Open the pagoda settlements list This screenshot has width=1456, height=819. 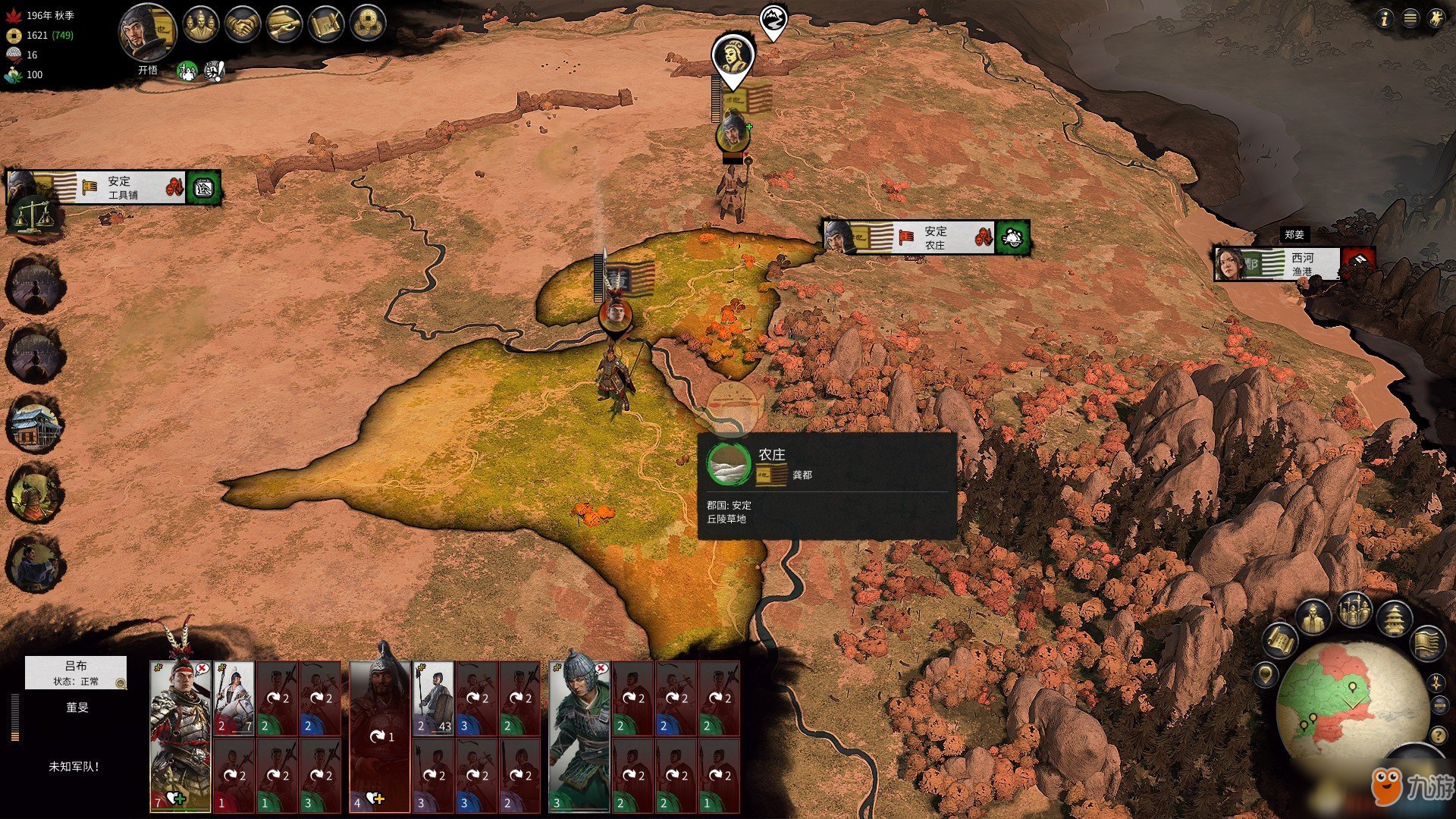[x=1394, y=618]
